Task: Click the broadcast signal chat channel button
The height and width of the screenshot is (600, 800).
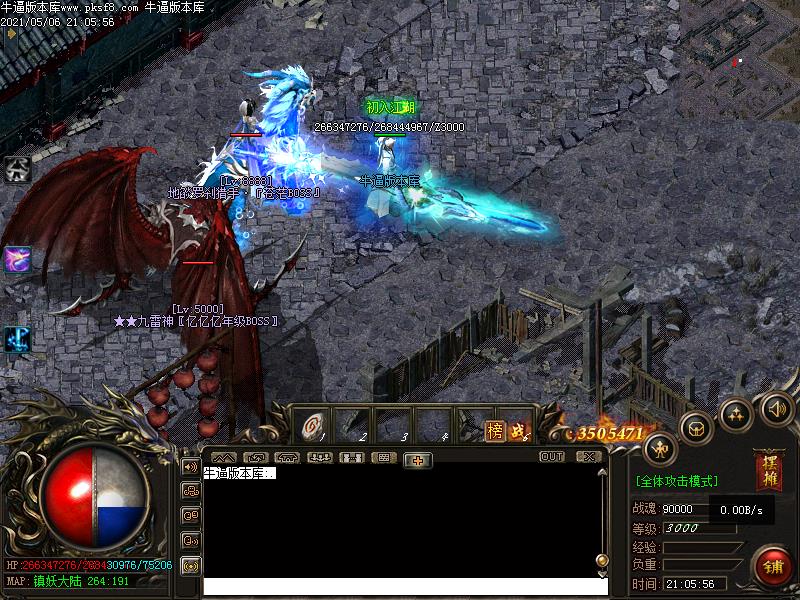Action: point(190,566)
